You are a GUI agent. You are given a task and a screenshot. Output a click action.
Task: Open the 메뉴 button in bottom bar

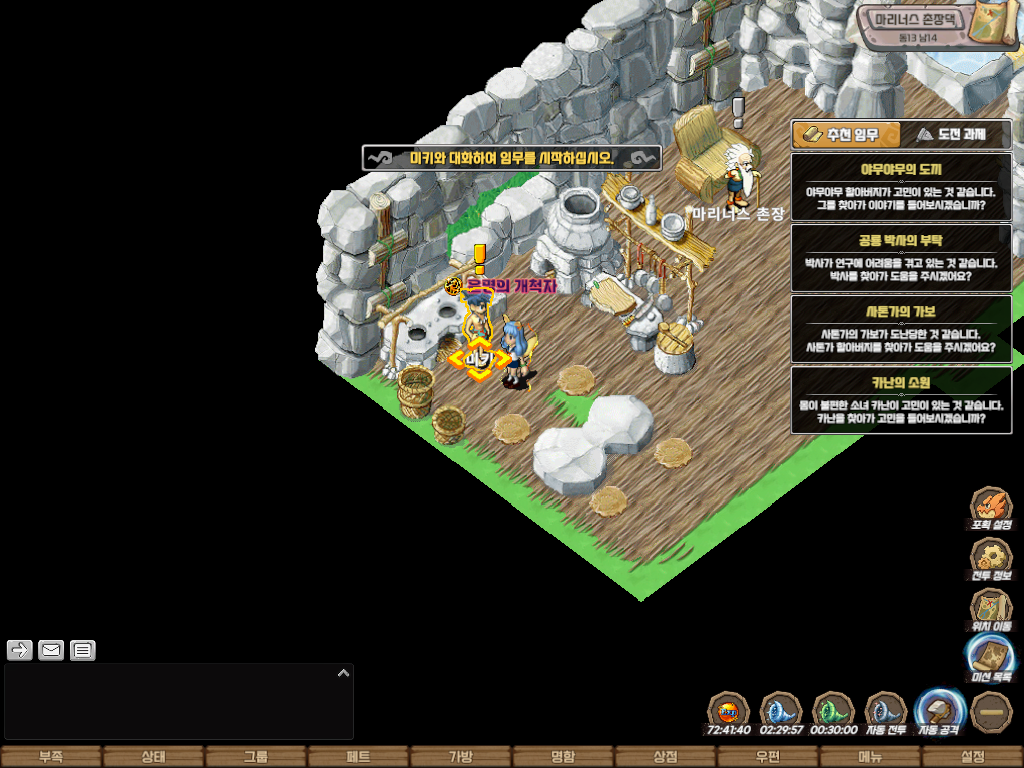870,757
